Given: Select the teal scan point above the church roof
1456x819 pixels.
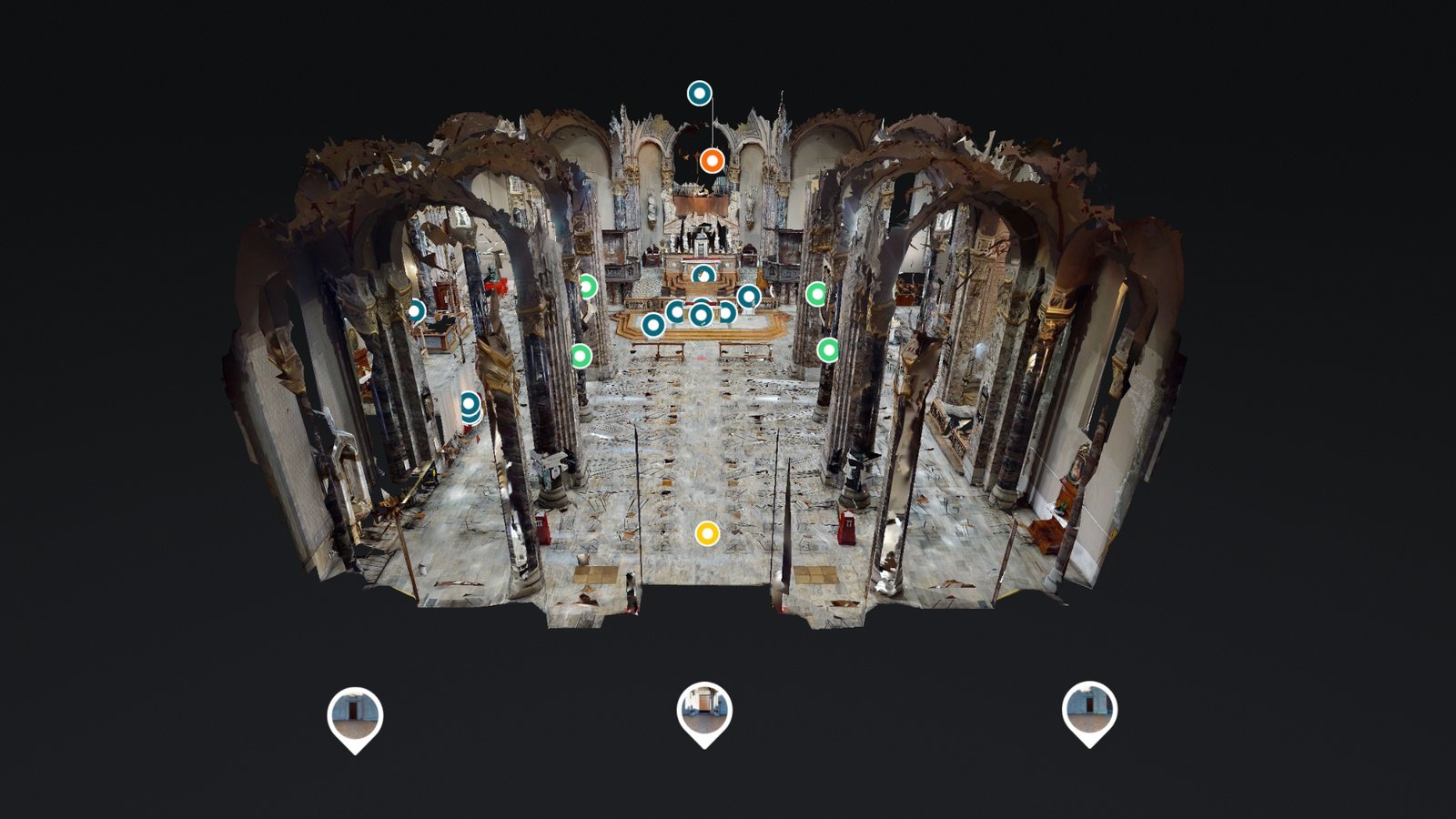Looking at the screenshot, I should (699, 92).
